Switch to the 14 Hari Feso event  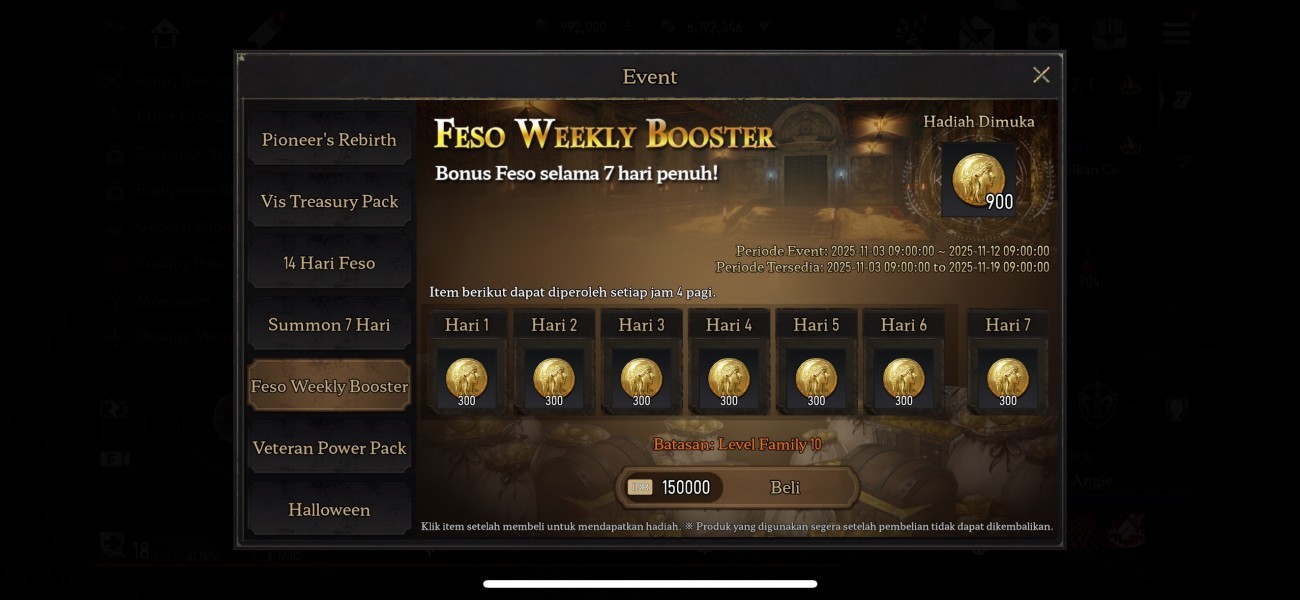tap(329, 263)
